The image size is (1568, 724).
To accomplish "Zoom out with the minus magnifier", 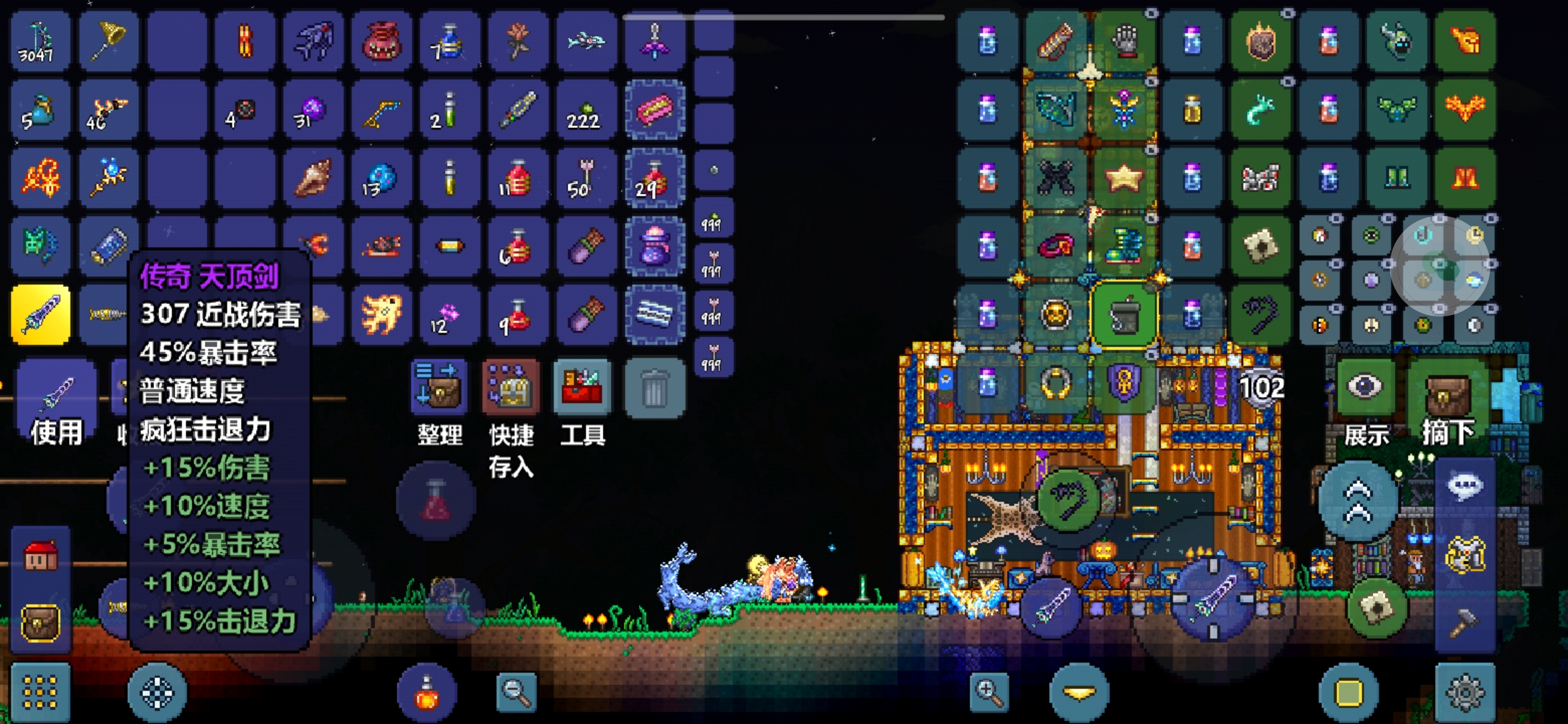I will click(516, 692).
